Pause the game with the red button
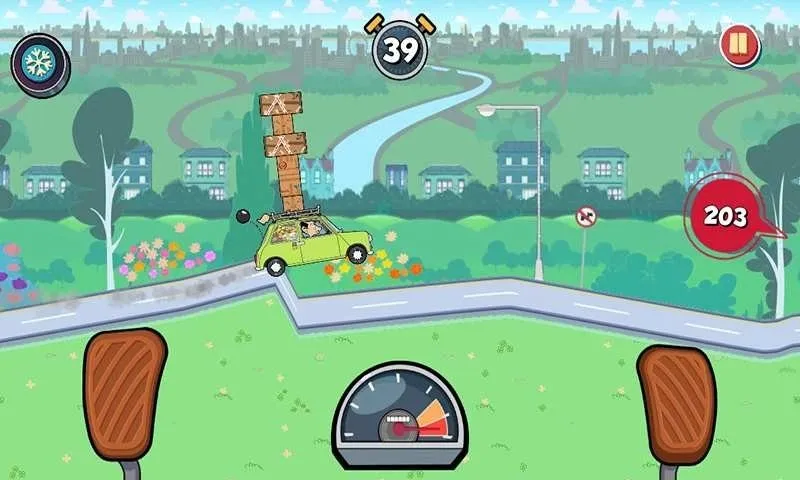The image size is (800, 480). tap(740, 46)
